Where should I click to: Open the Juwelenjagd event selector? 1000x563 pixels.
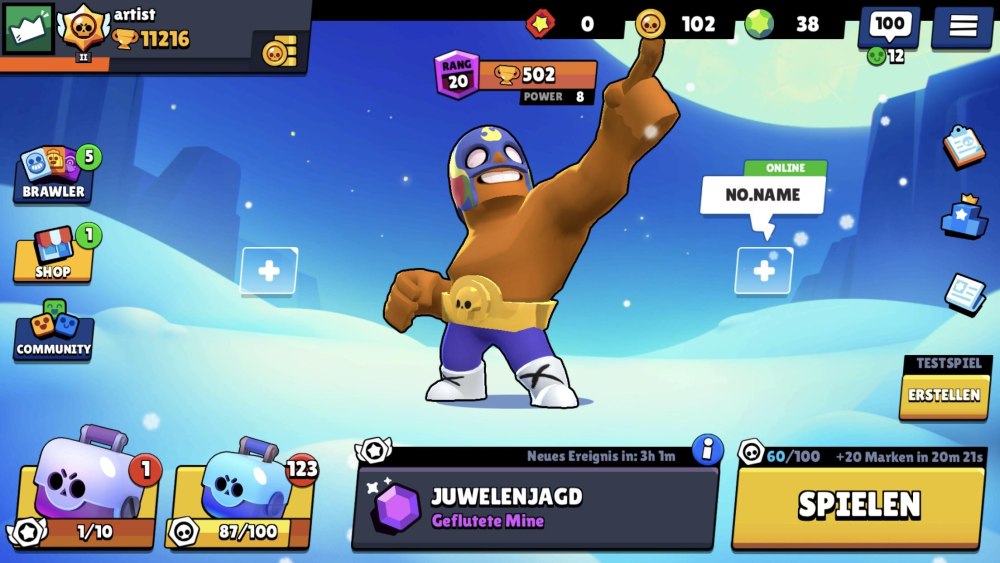pyautogui.click(x=535, y=506)
